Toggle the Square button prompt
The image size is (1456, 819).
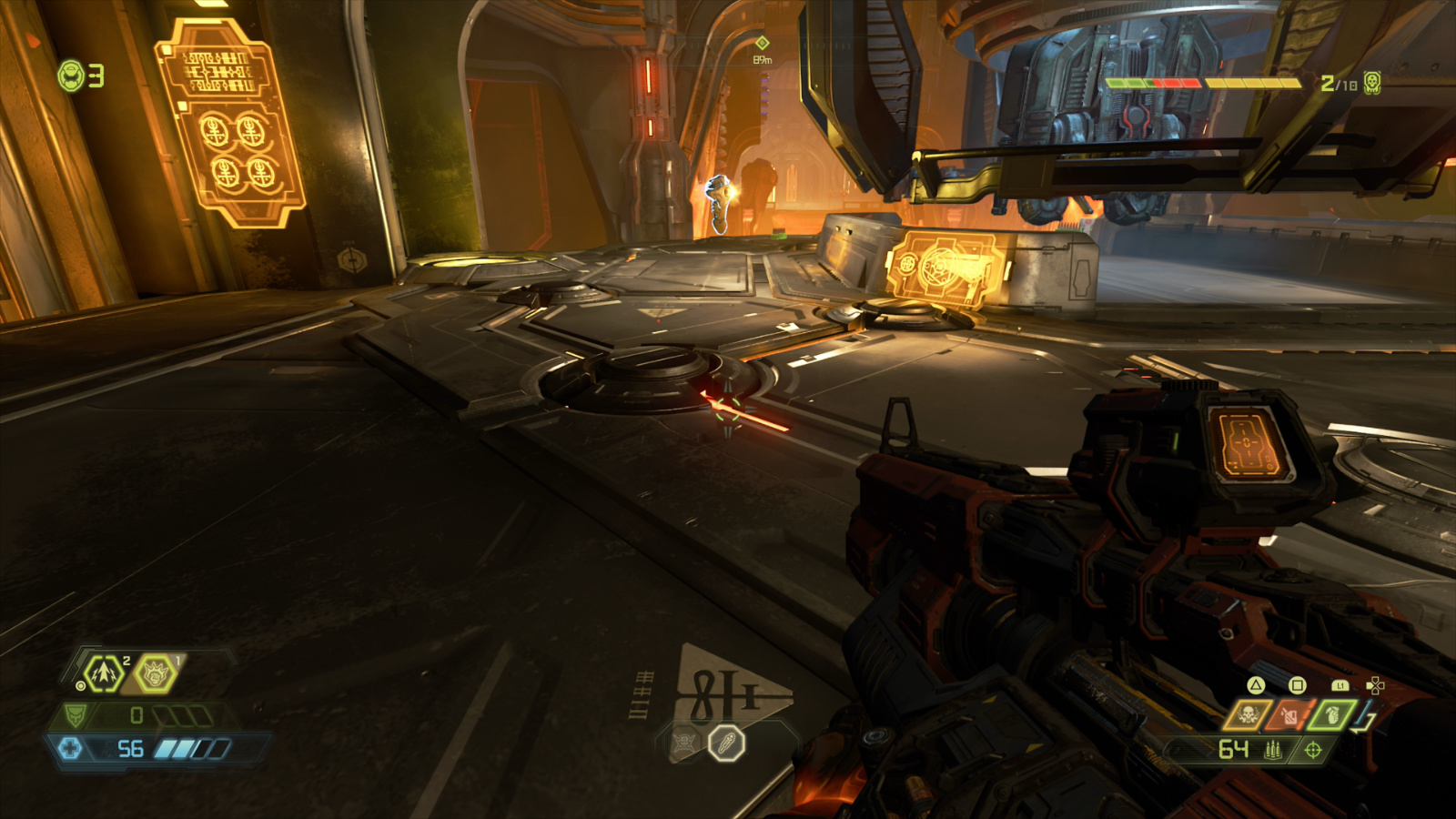pyautogui.click(x=1297, y=686)
